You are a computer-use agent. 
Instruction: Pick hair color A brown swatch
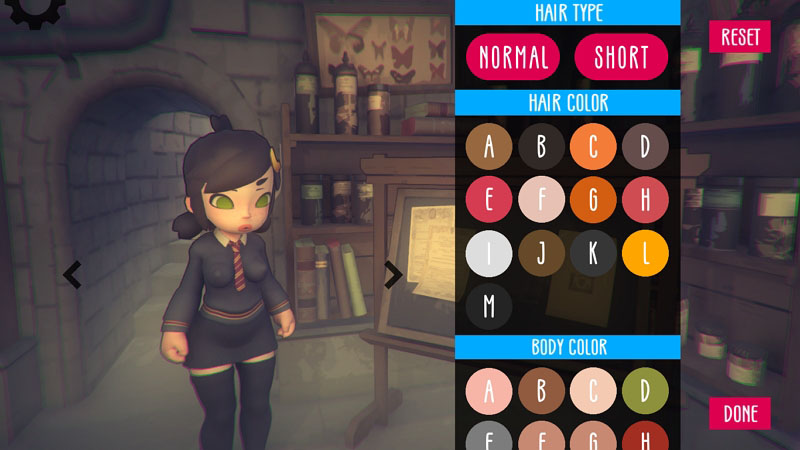click(489, 147)
